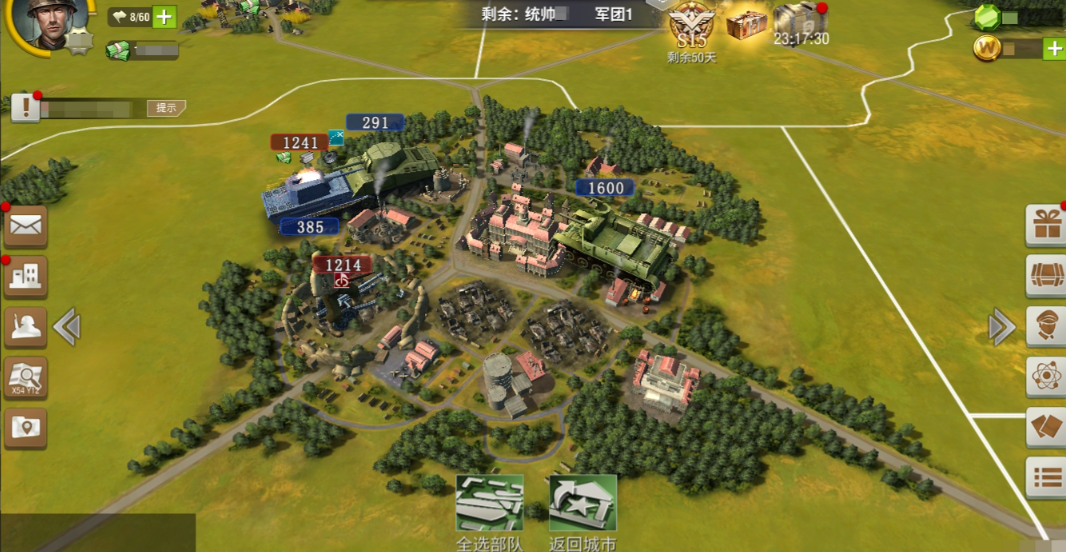Open the map bookmarks folder icon
This screenshot has height=552, width=1066.
25,427
